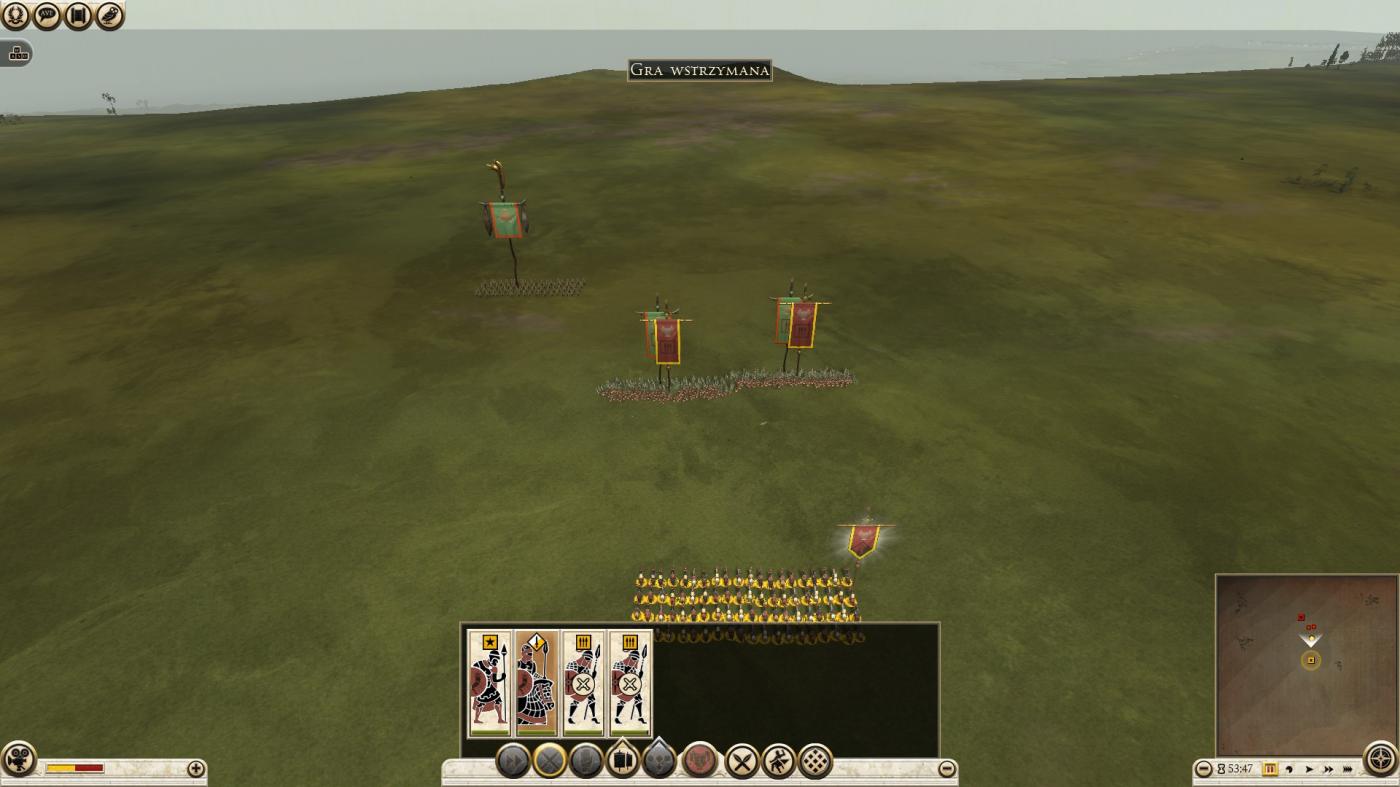1400x787 pixels.
Task: Open the group formations button
Action: [622, 761]
